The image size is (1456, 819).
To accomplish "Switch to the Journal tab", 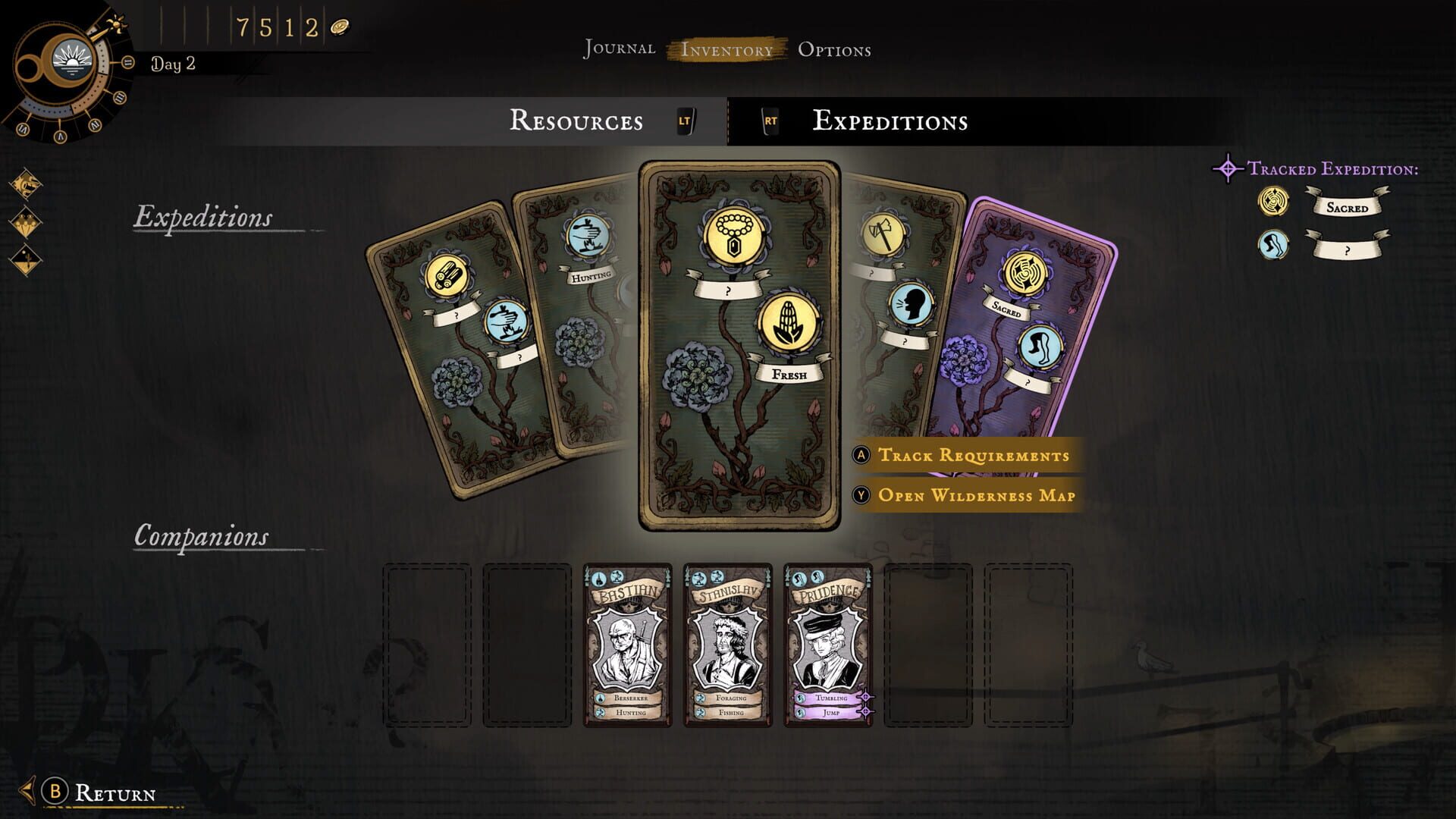I will tap(618, 49).
